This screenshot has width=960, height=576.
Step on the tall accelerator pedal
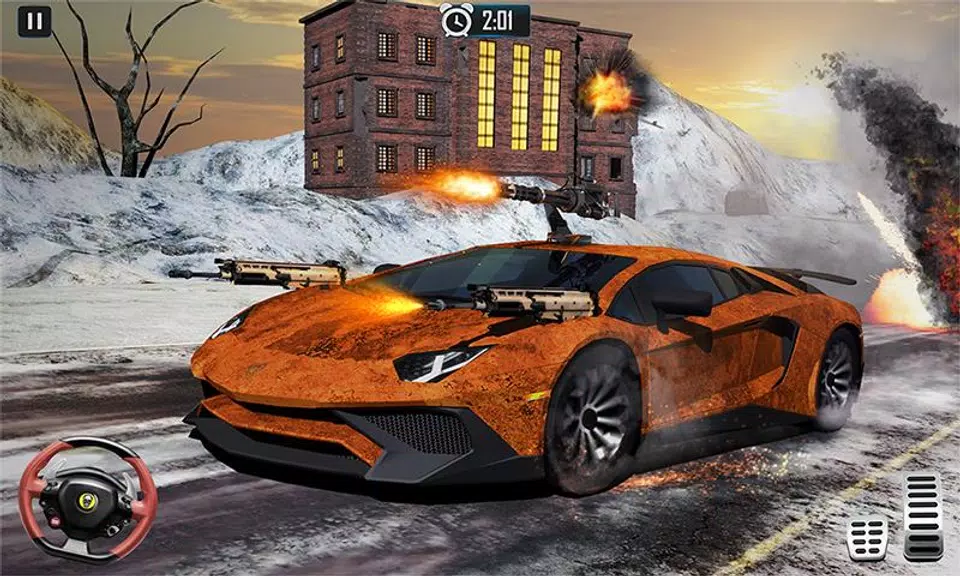(x=923, y=516)
